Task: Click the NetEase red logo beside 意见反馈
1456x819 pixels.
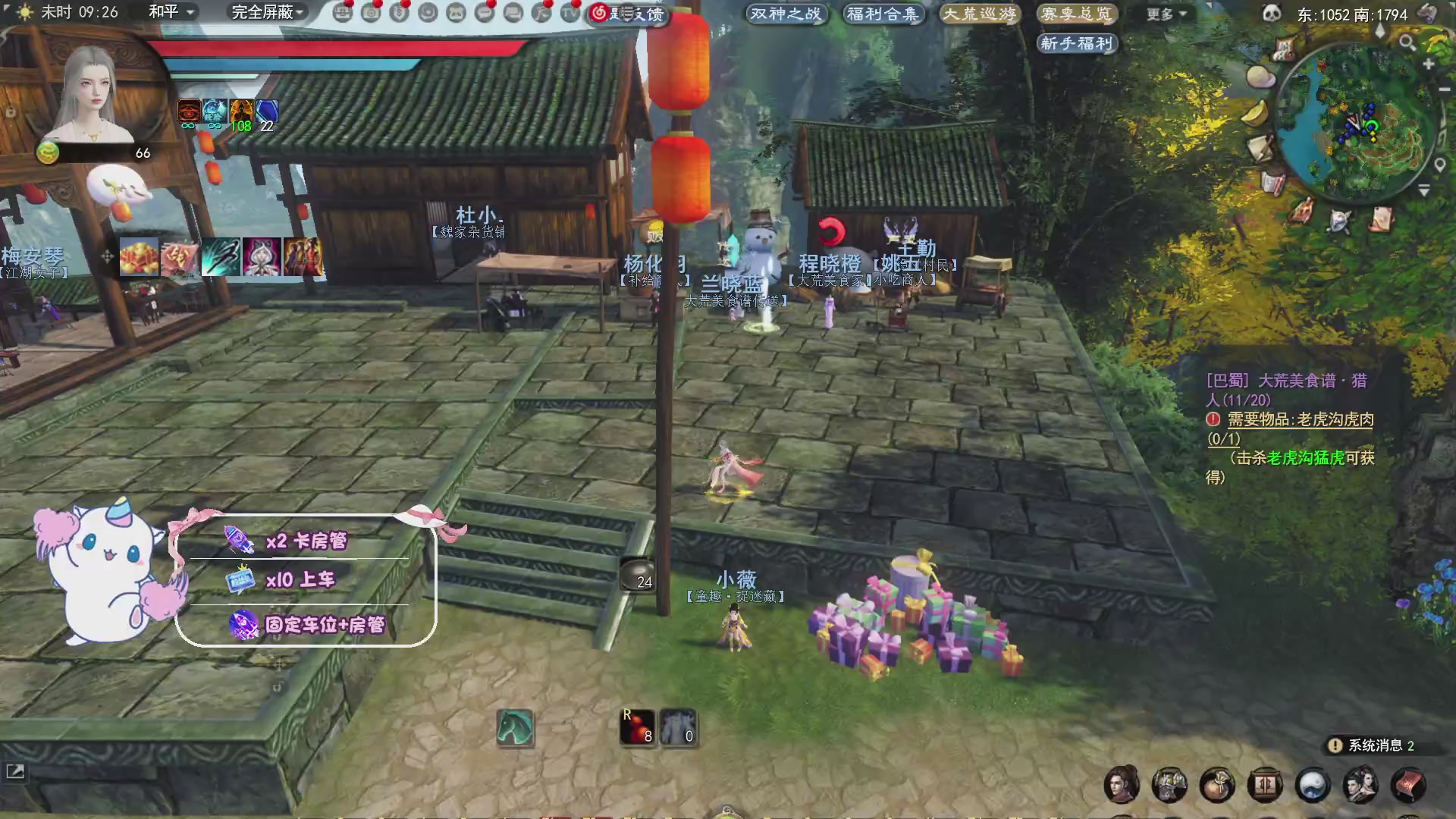Action: 600,14
